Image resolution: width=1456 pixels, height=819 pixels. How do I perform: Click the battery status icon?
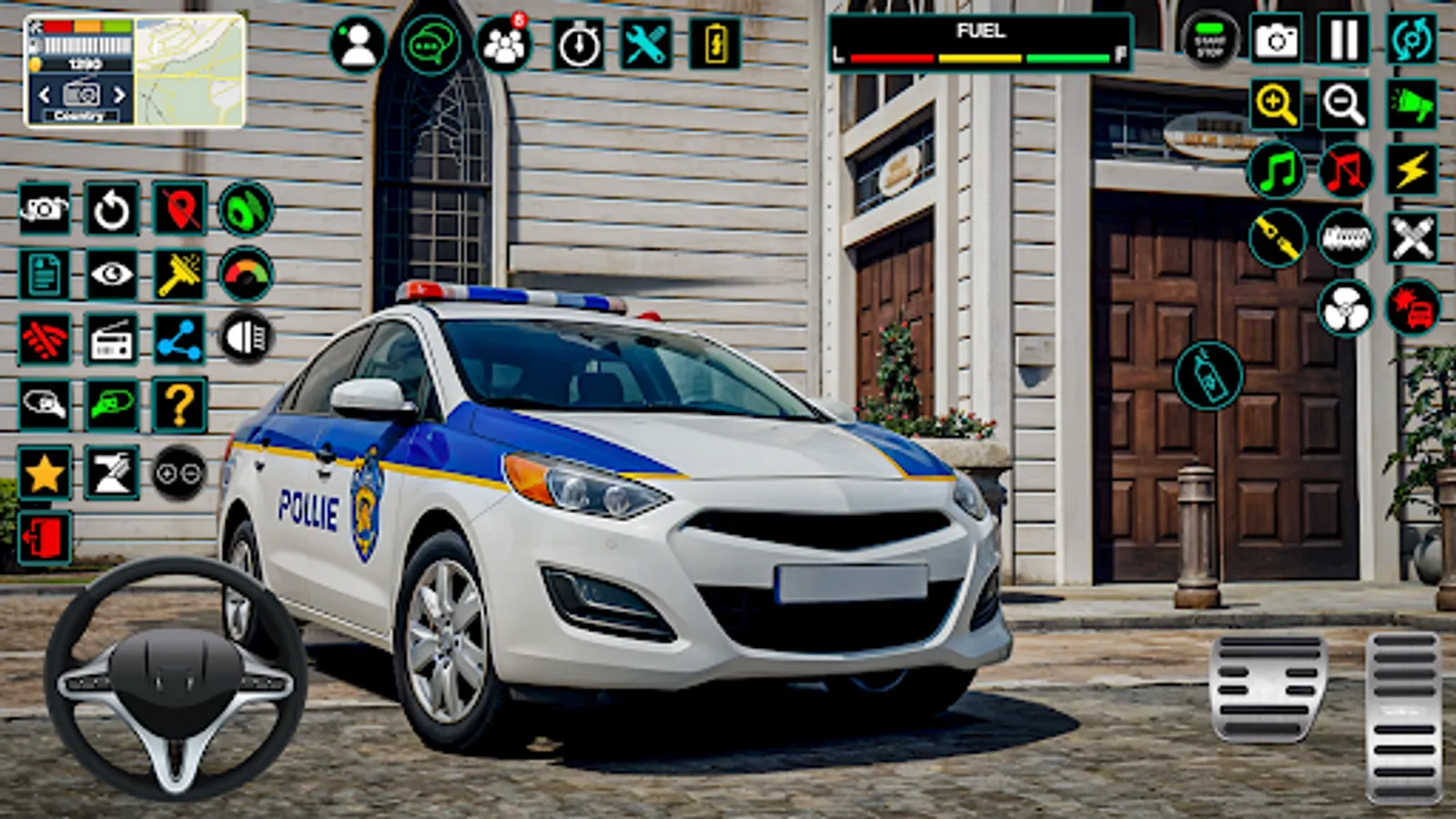(x=715, y=40)
